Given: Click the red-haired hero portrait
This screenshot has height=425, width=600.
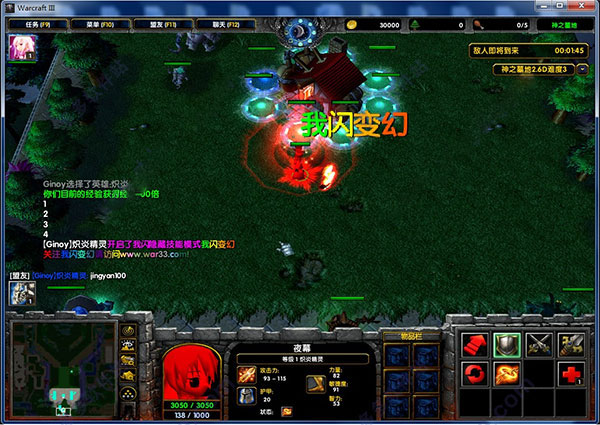Looking at the screenshot, I should point(191,371).
